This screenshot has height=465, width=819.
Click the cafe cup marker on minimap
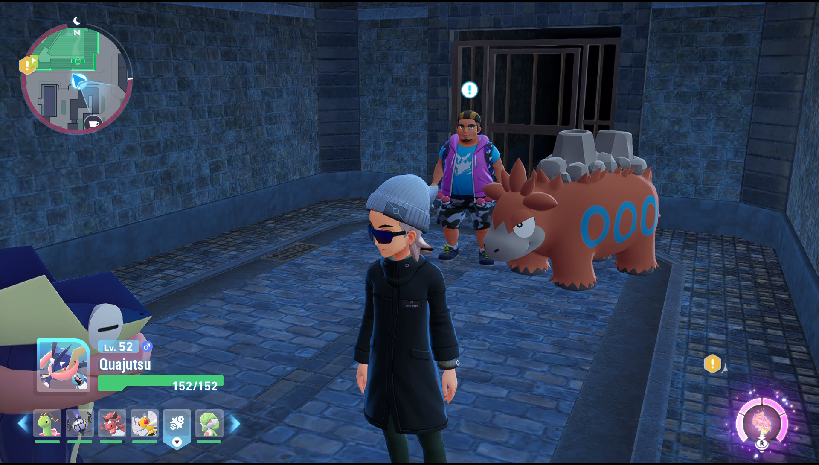pos(95,123)
